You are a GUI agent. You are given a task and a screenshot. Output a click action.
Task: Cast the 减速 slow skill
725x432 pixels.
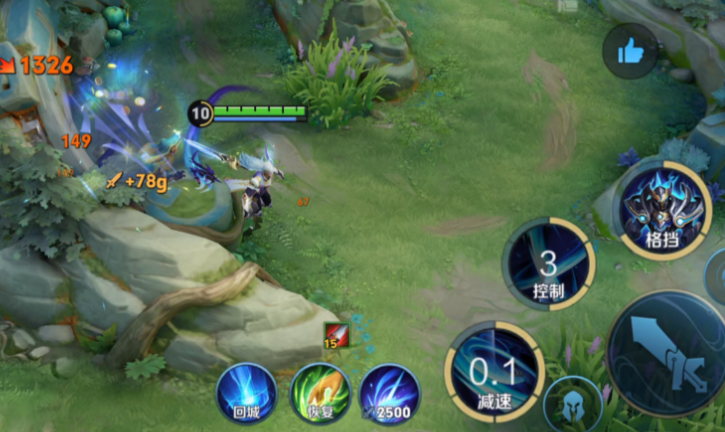(x=494, y=371)
